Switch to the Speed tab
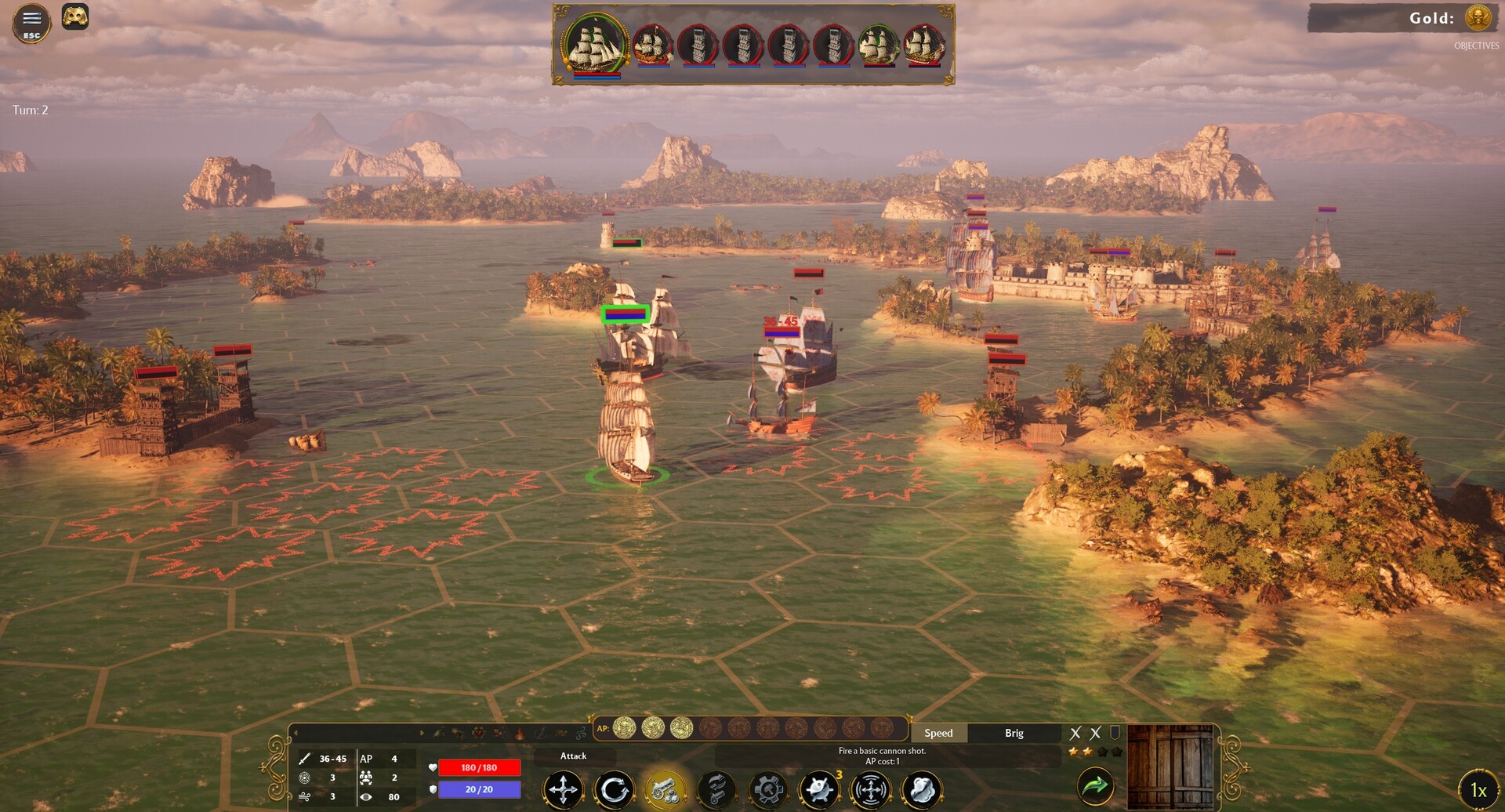This screenshot has width=1505, height=812. click(x=938, y=734)
